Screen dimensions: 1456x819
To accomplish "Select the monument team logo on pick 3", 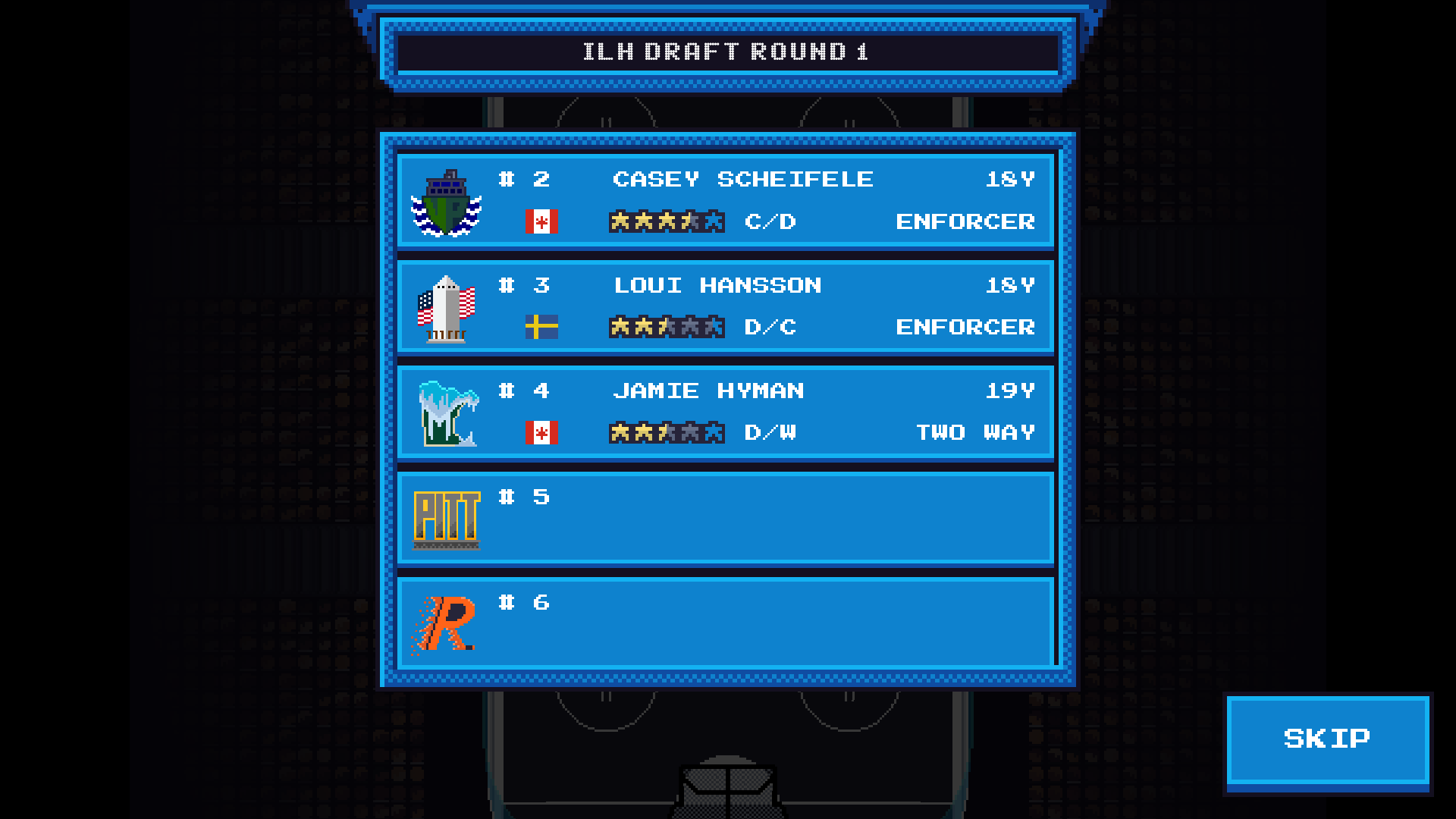I will click(447, 308).
